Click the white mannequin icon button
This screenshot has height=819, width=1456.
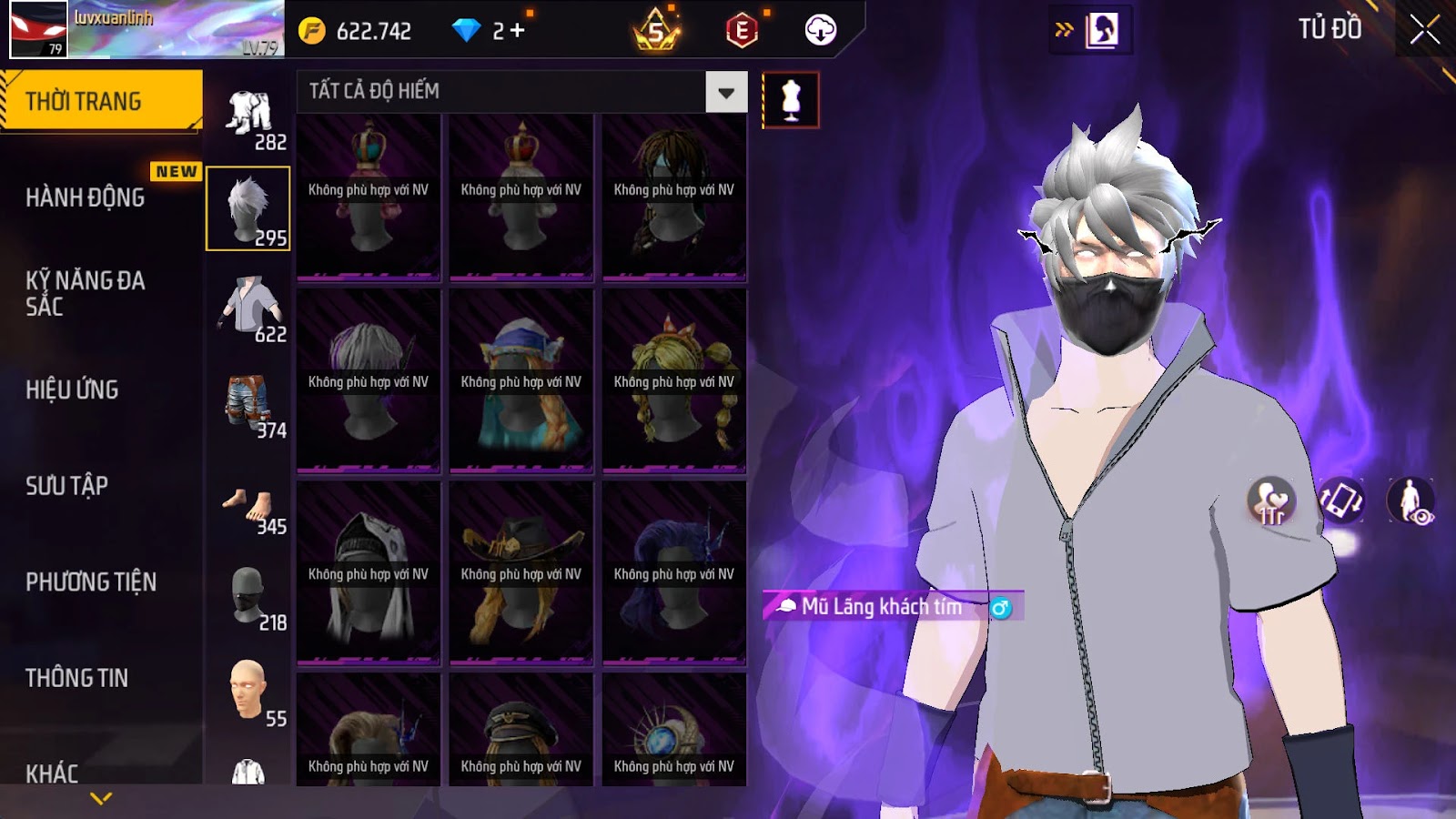(790, 100)
